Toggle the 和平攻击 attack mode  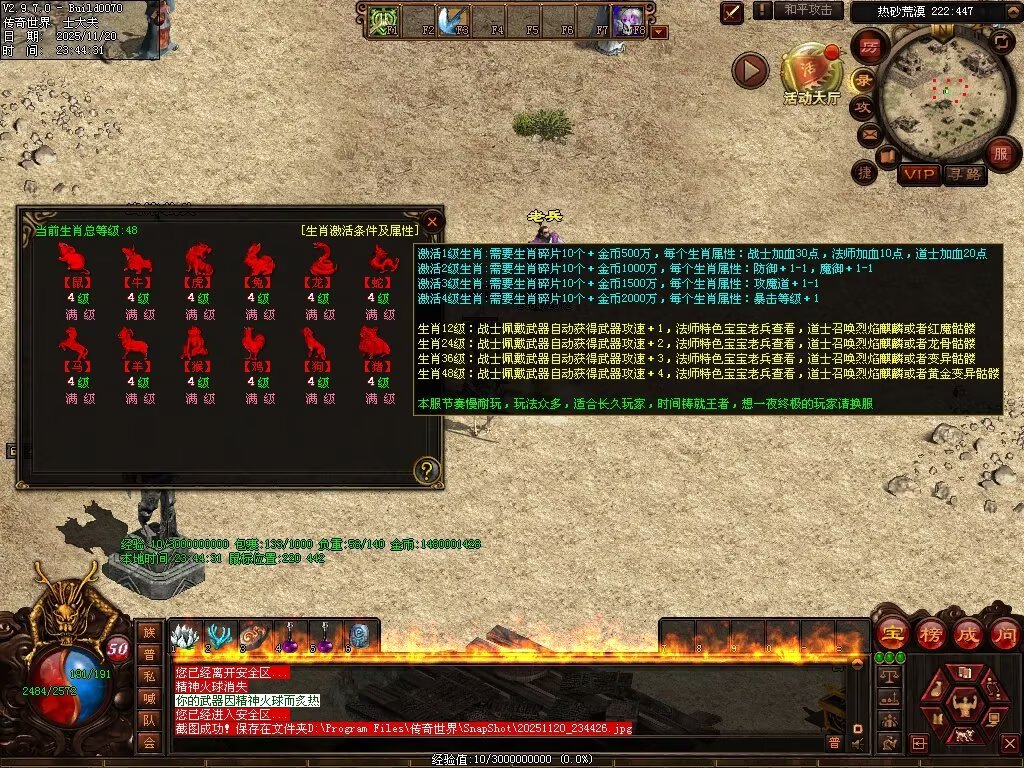[807, 10]
